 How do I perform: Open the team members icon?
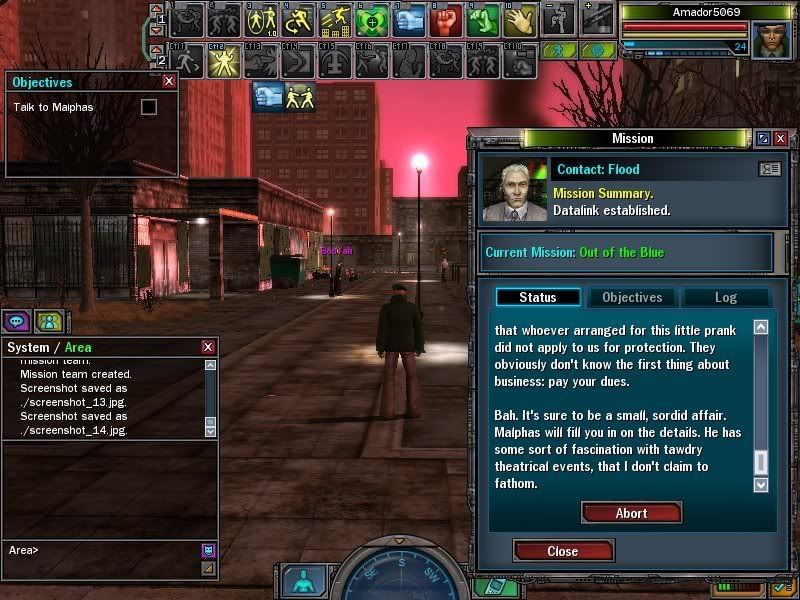pyautogui.click(x=48, y=321)
